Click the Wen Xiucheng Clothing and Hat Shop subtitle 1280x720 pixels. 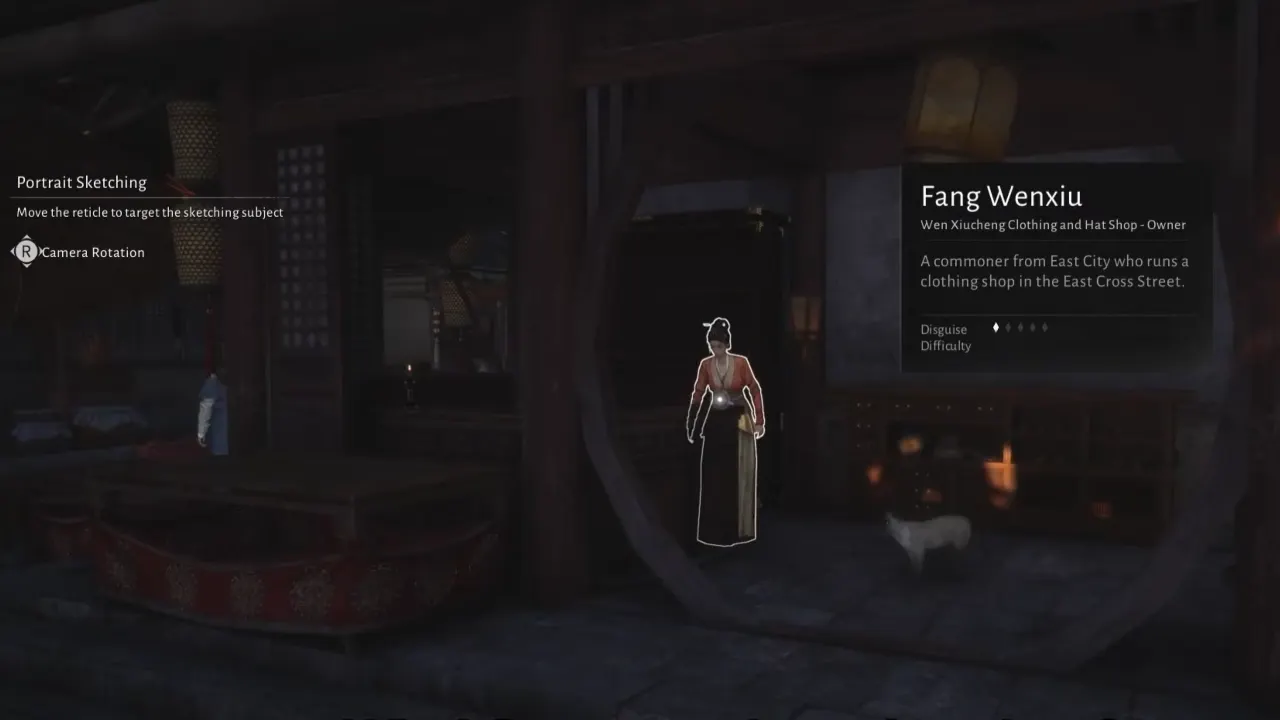tap(1053, 225)
